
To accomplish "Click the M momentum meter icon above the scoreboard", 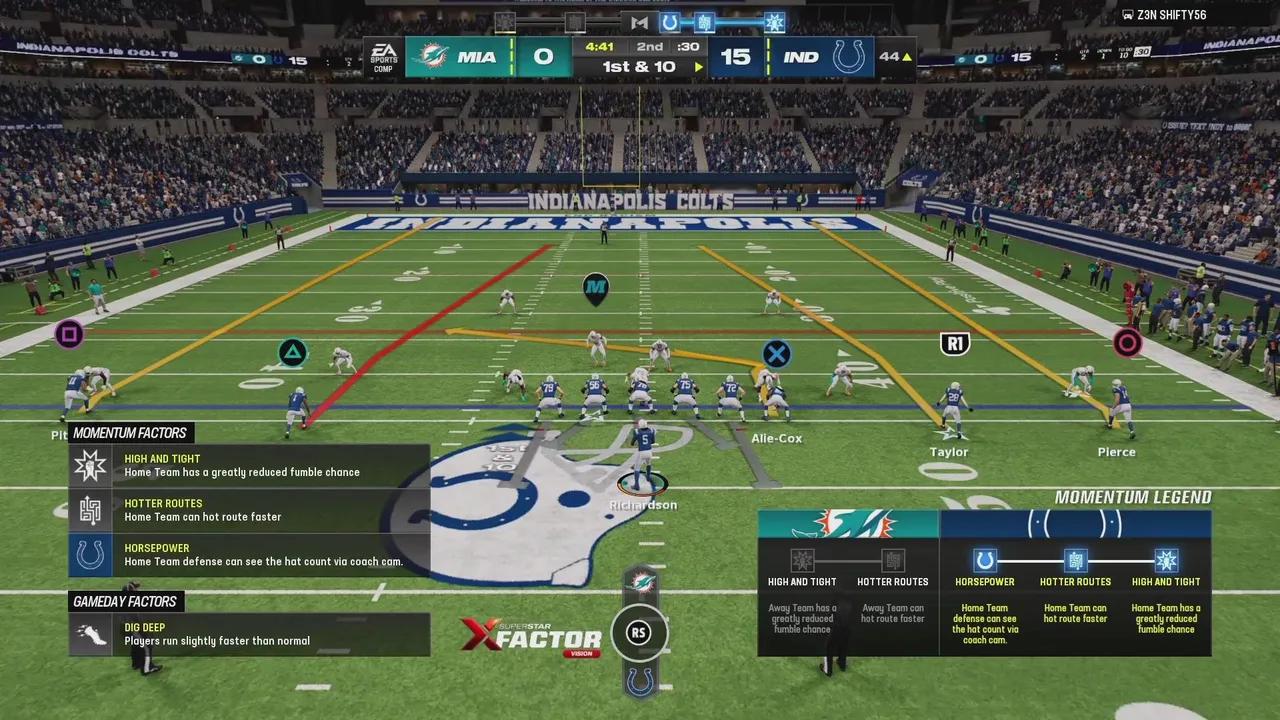I will click(x=639, y=22).
